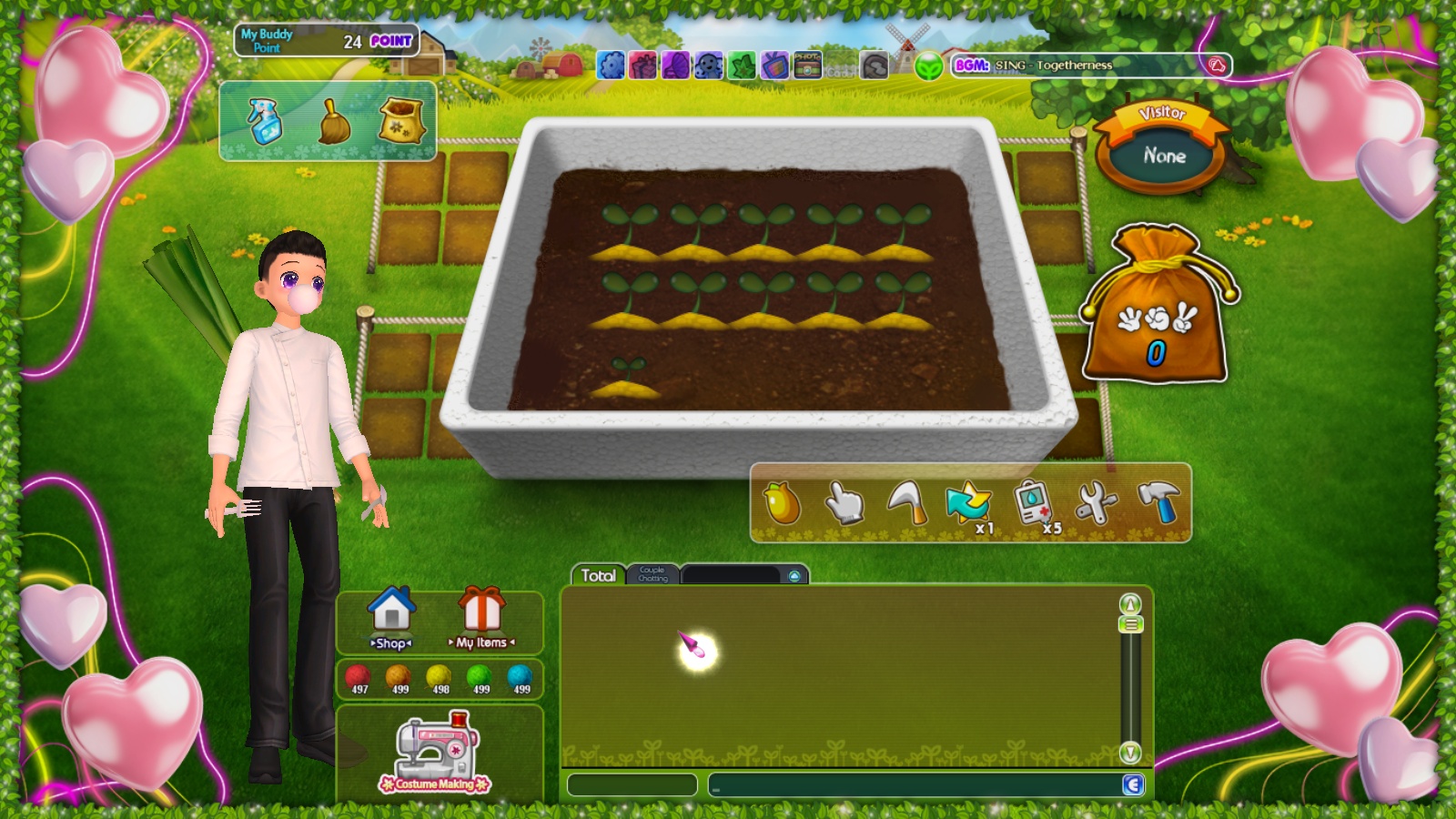Select the broom item
The image size is (1456, 819).
(334, 122)
